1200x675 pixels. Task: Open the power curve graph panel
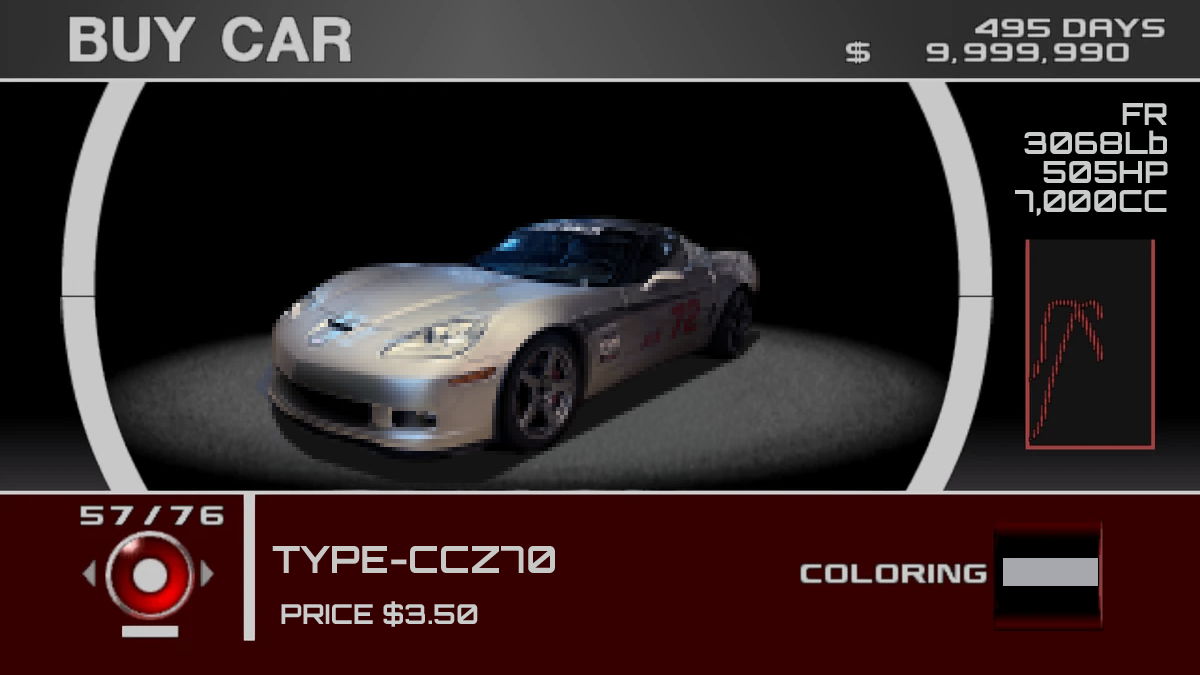[1089, 344]
